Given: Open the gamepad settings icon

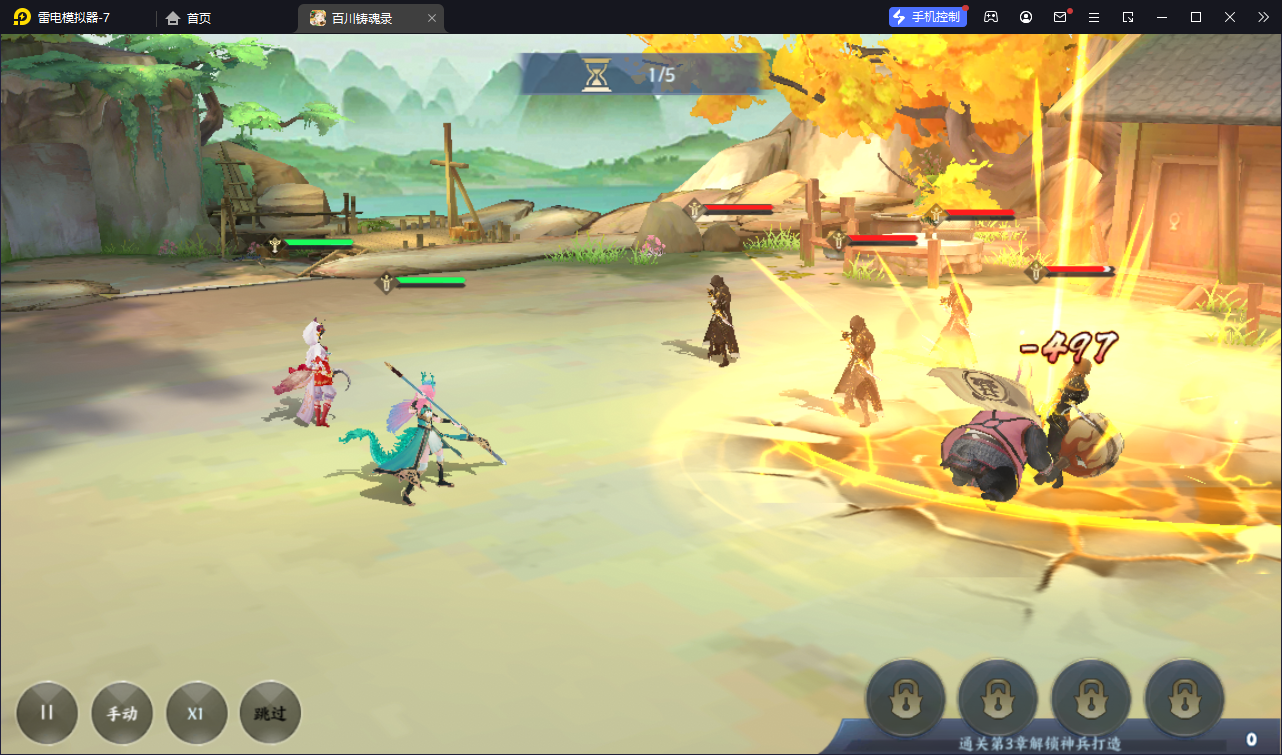Looking at the screenshot, I should [991, 17].
